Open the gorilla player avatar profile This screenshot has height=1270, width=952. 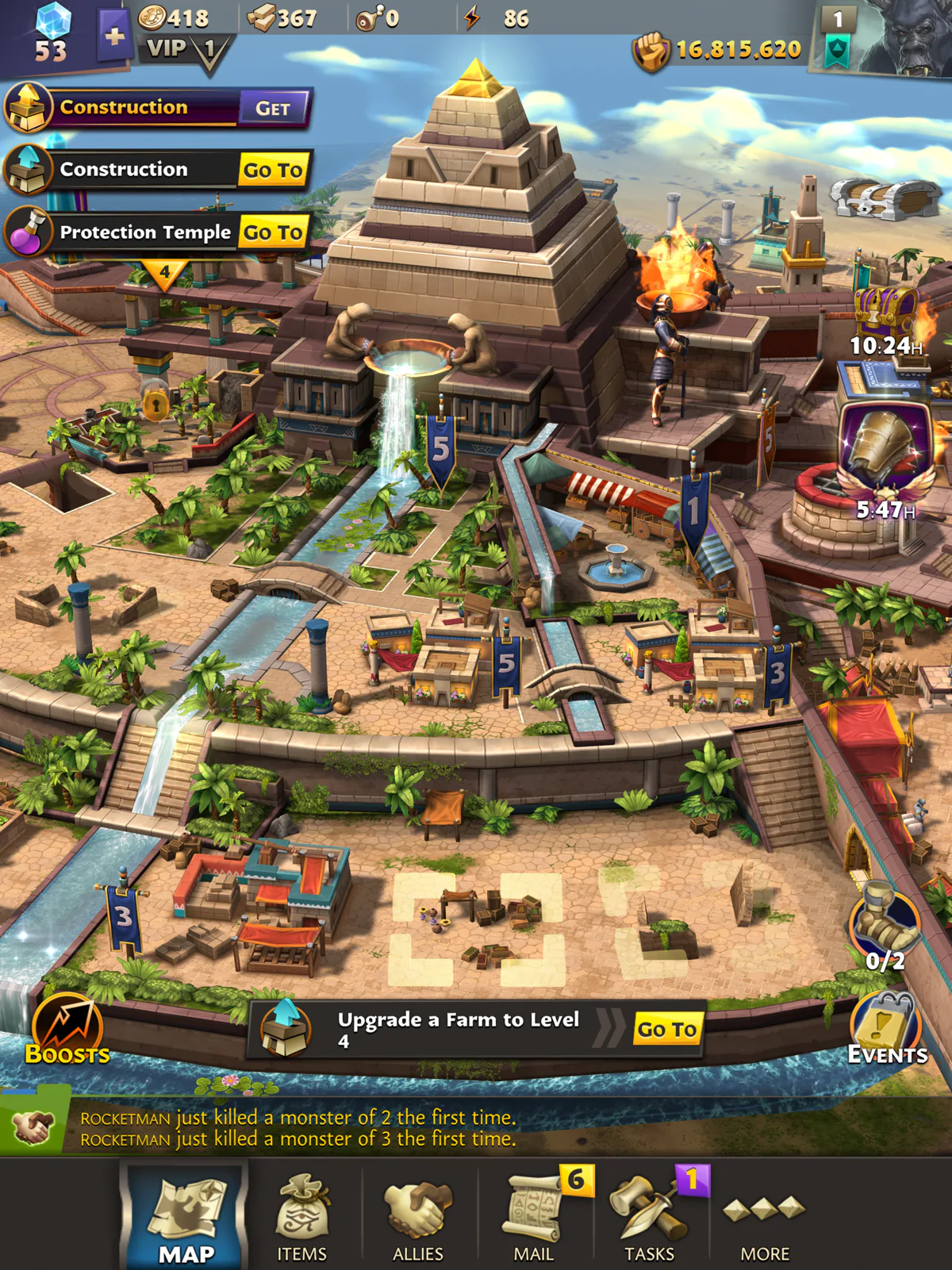point(906,38)
